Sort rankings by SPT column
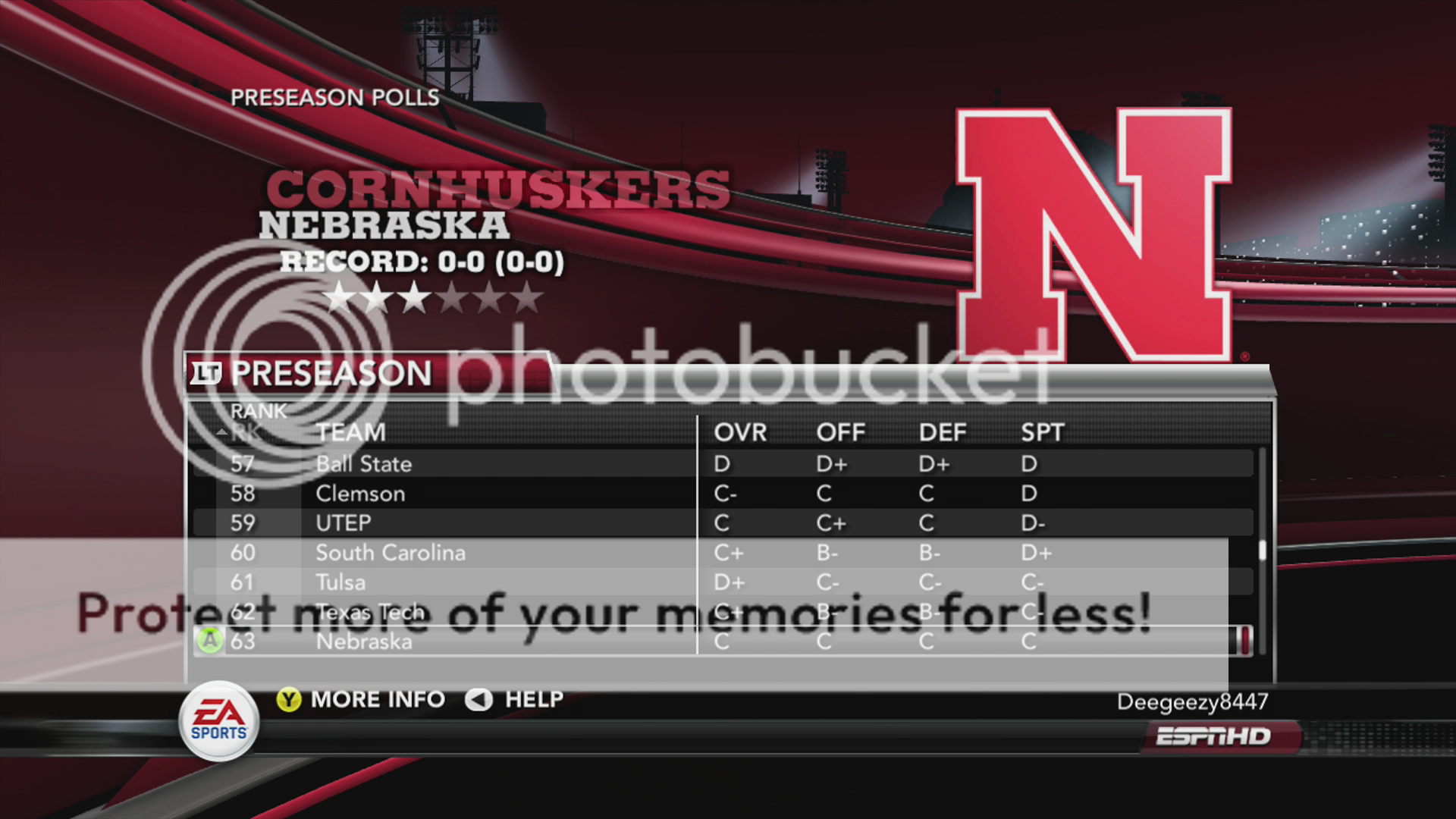 pyautogui.click(x=1043, y=433)
